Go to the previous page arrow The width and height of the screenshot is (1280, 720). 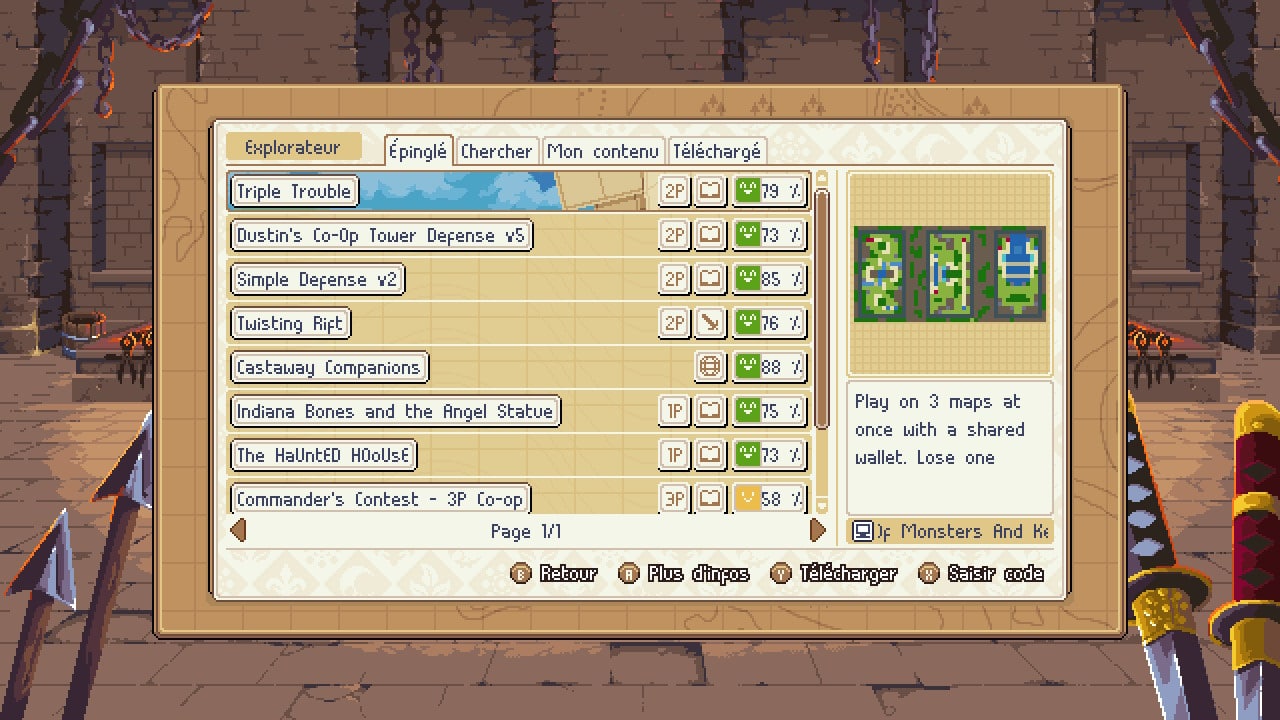pos(238,530)
